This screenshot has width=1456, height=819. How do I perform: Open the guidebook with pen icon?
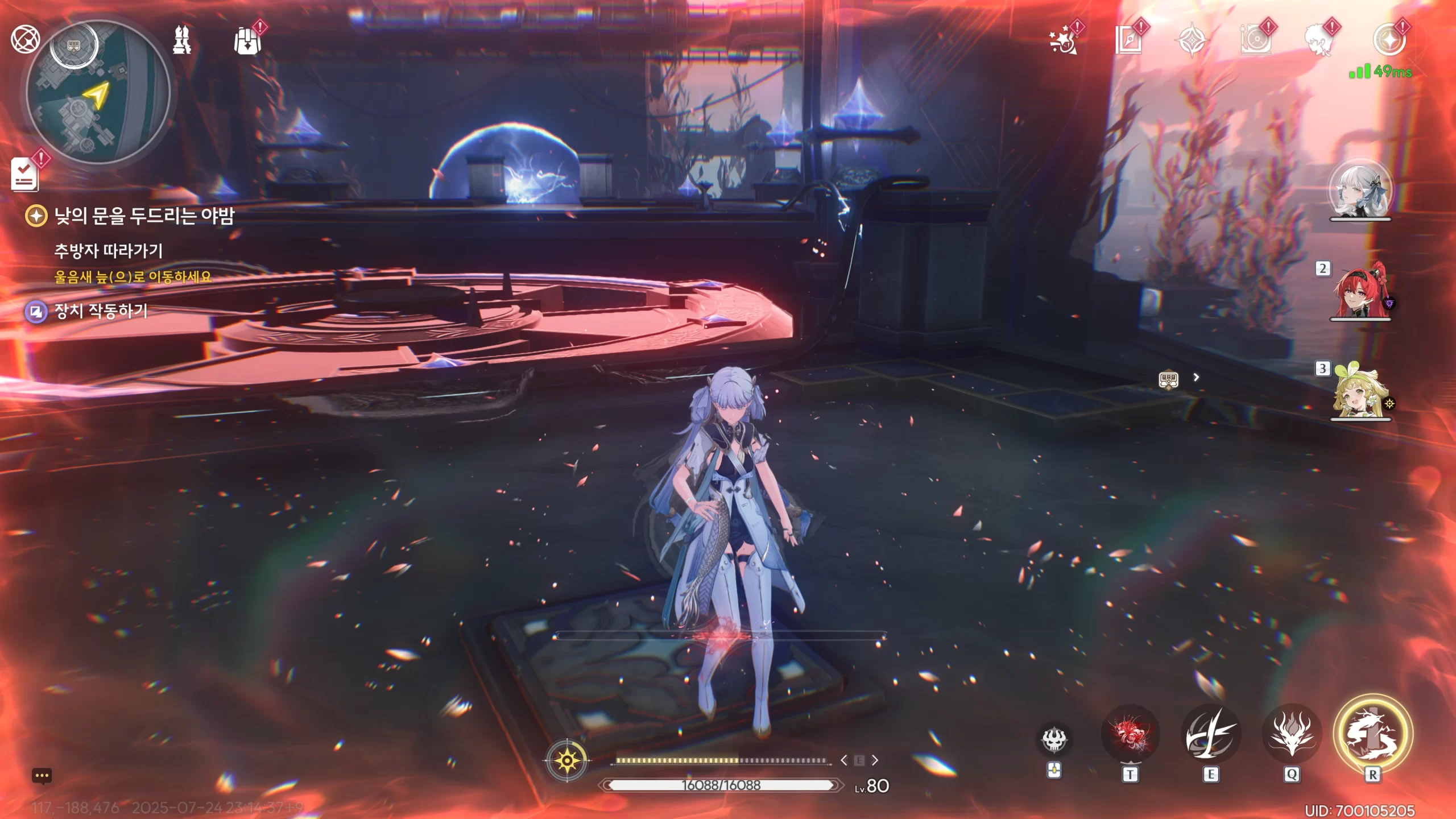tap(1128, 40)
